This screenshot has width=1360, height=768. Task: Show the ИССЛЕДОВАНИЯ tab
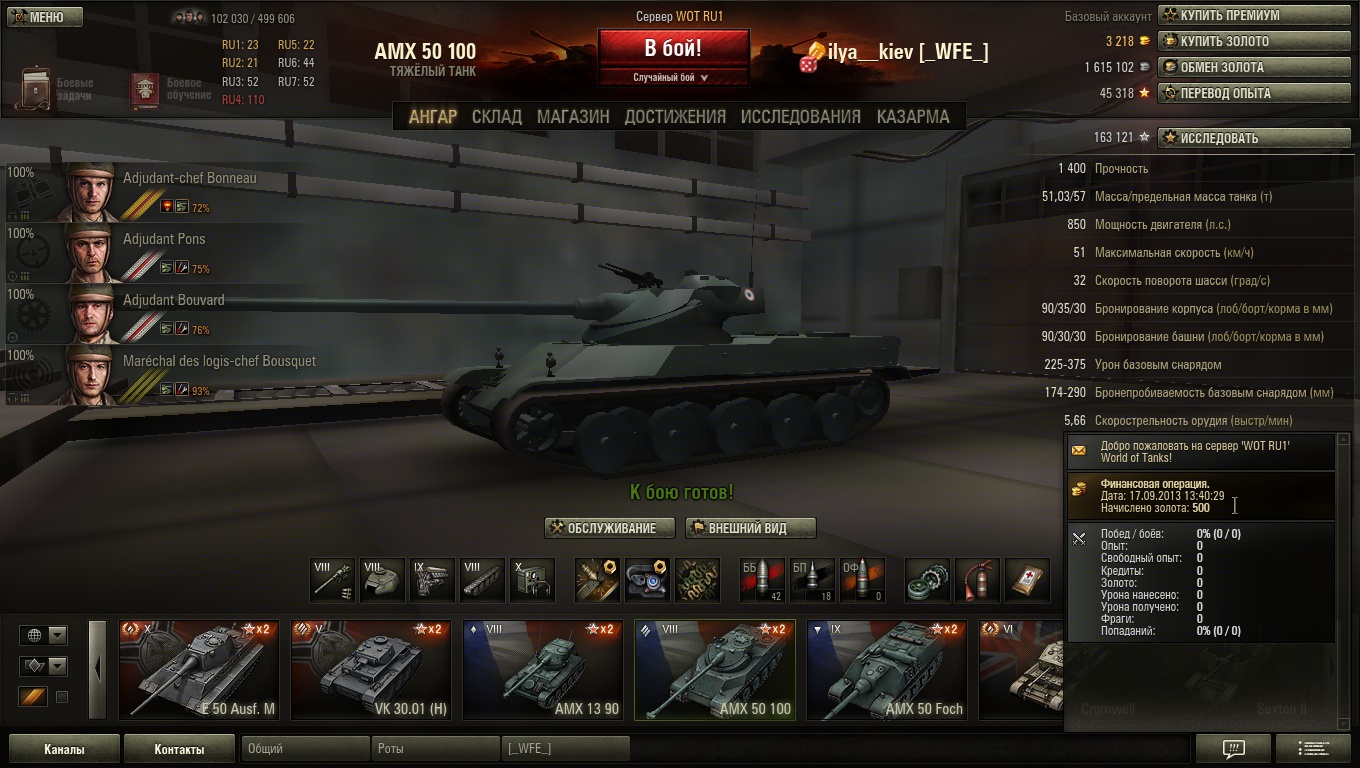(800, 117)
